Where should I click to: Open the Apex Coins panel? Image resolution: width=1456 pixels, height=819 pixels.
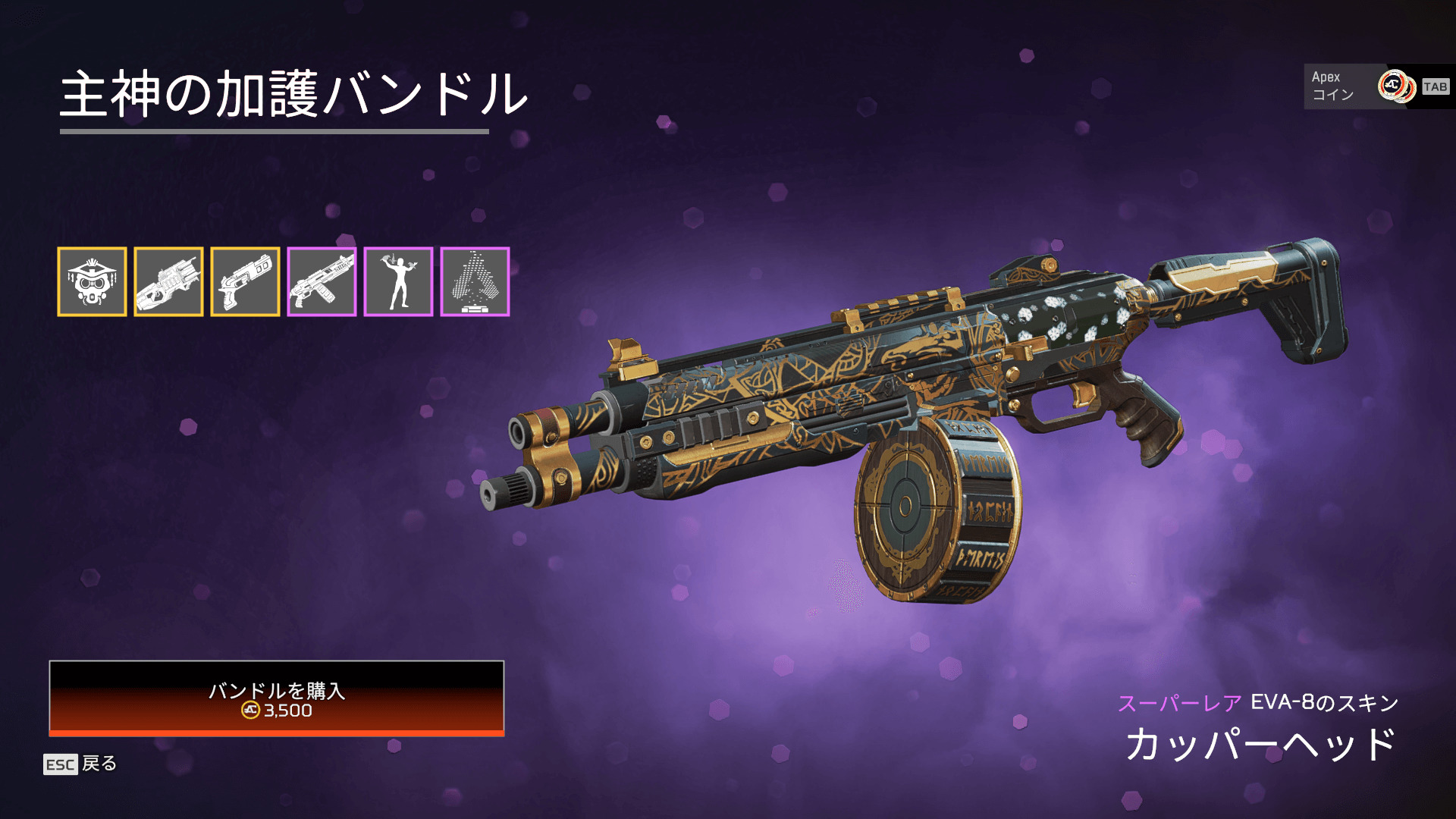[1377, 86]
